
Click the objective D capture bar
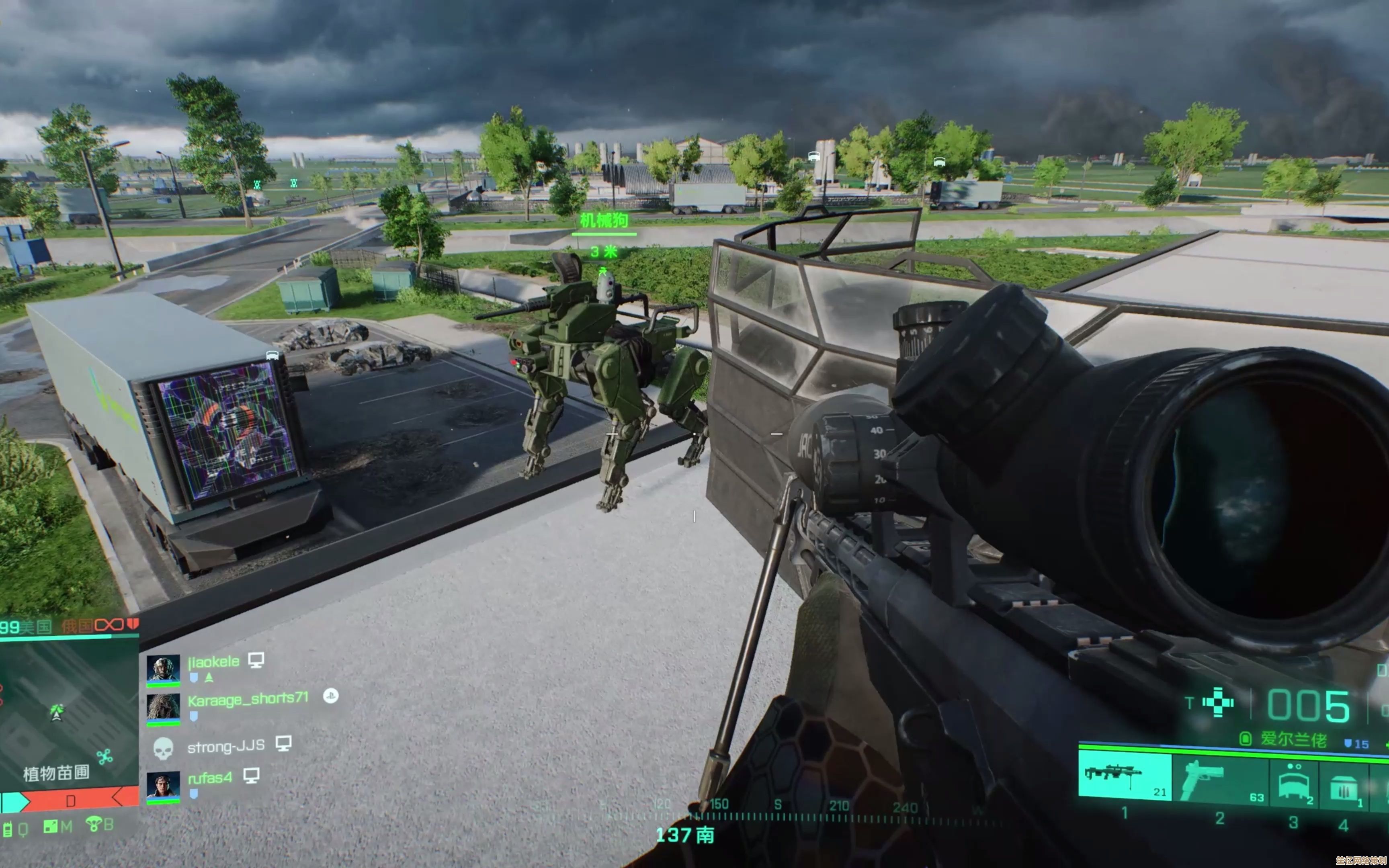pyautogui.click(x=70, y=800)
